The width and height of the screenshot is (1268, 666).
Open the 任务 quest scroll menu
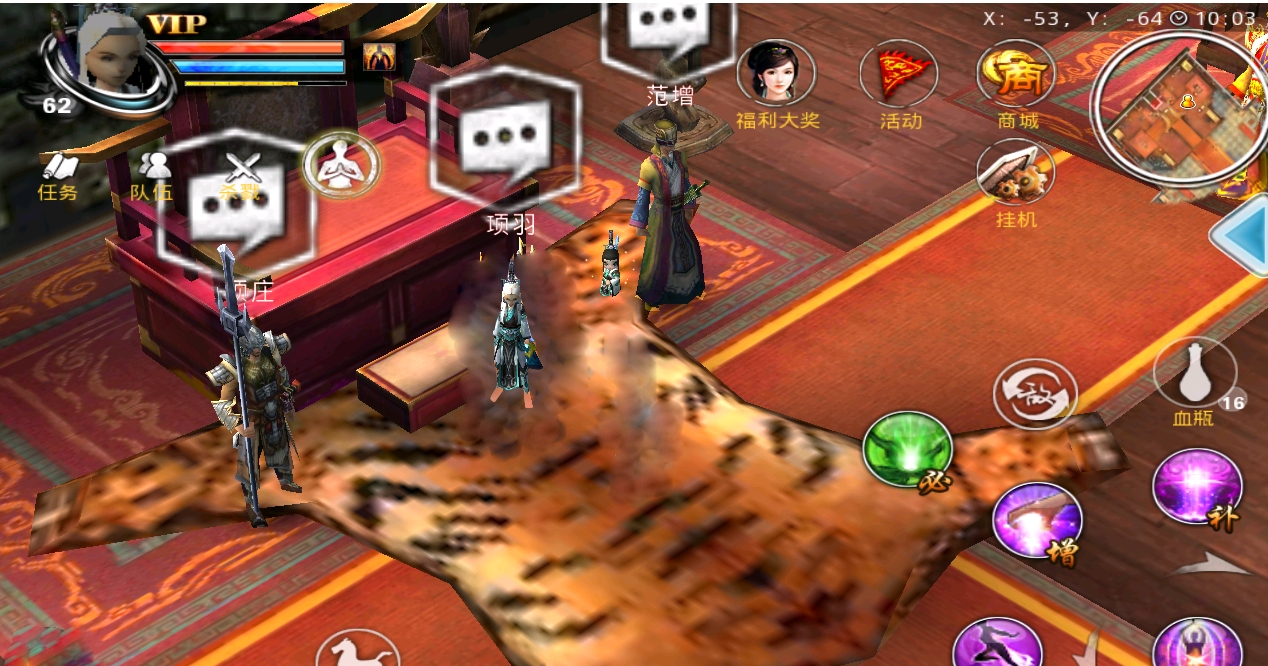[x=57, y=175]
